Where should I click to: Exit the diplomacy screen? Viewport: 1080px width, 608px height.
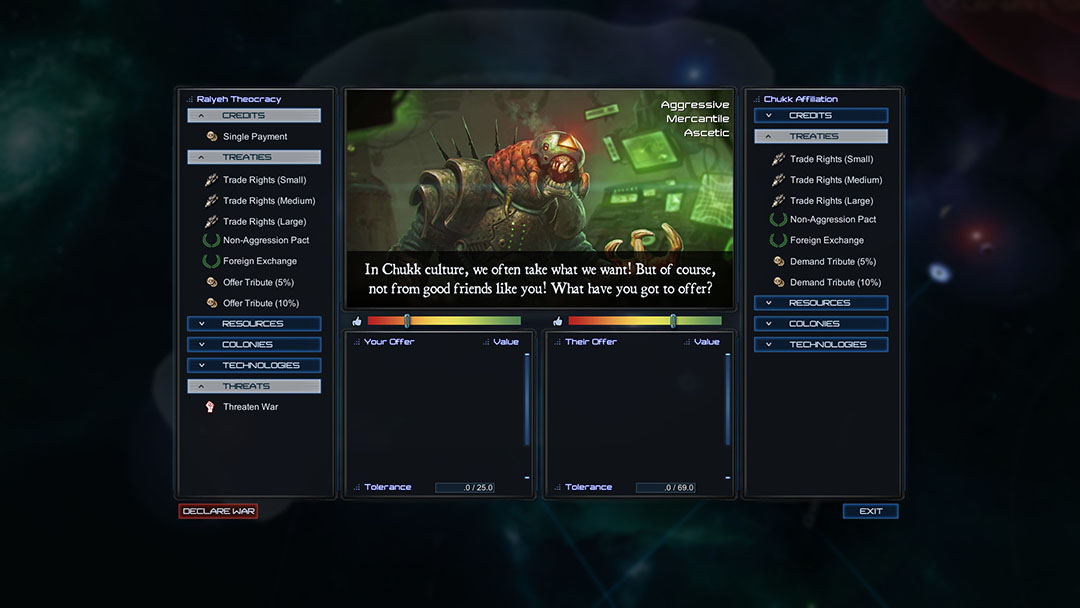tap(870, 511)
